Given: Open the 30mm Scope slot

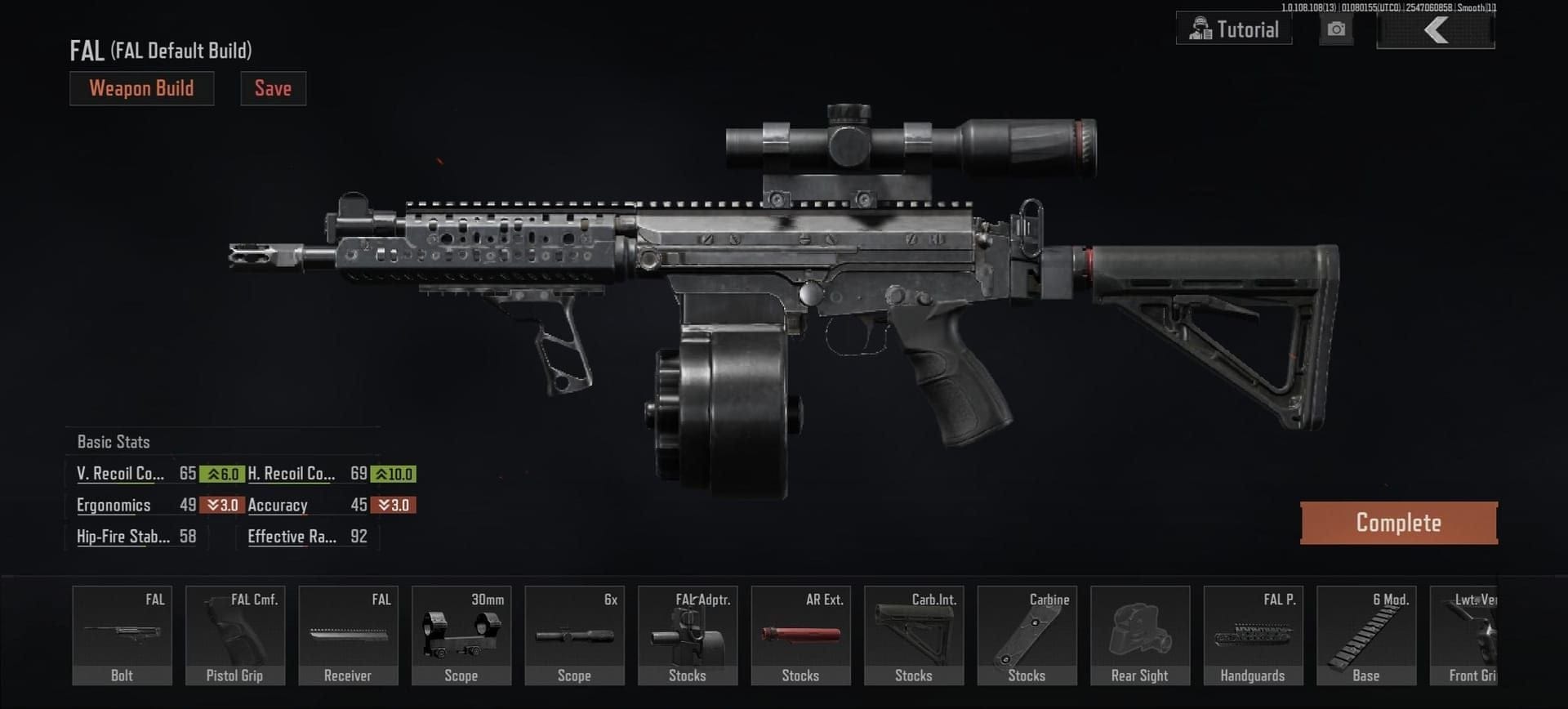Looking at the screenshot, I should click(x=461, y=636).
